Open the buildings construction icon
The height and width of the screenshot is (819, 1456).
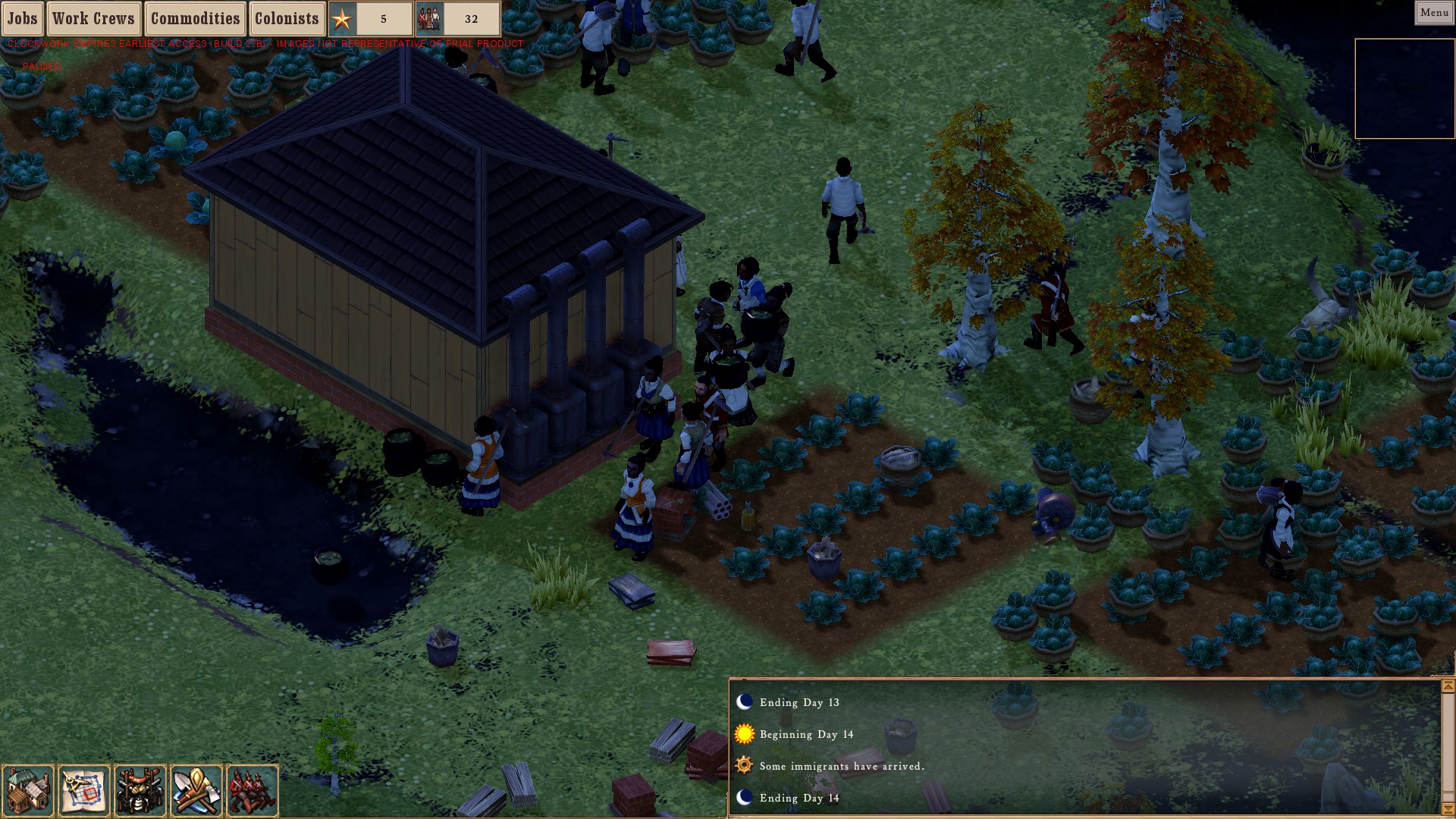[x=29, y=790]
